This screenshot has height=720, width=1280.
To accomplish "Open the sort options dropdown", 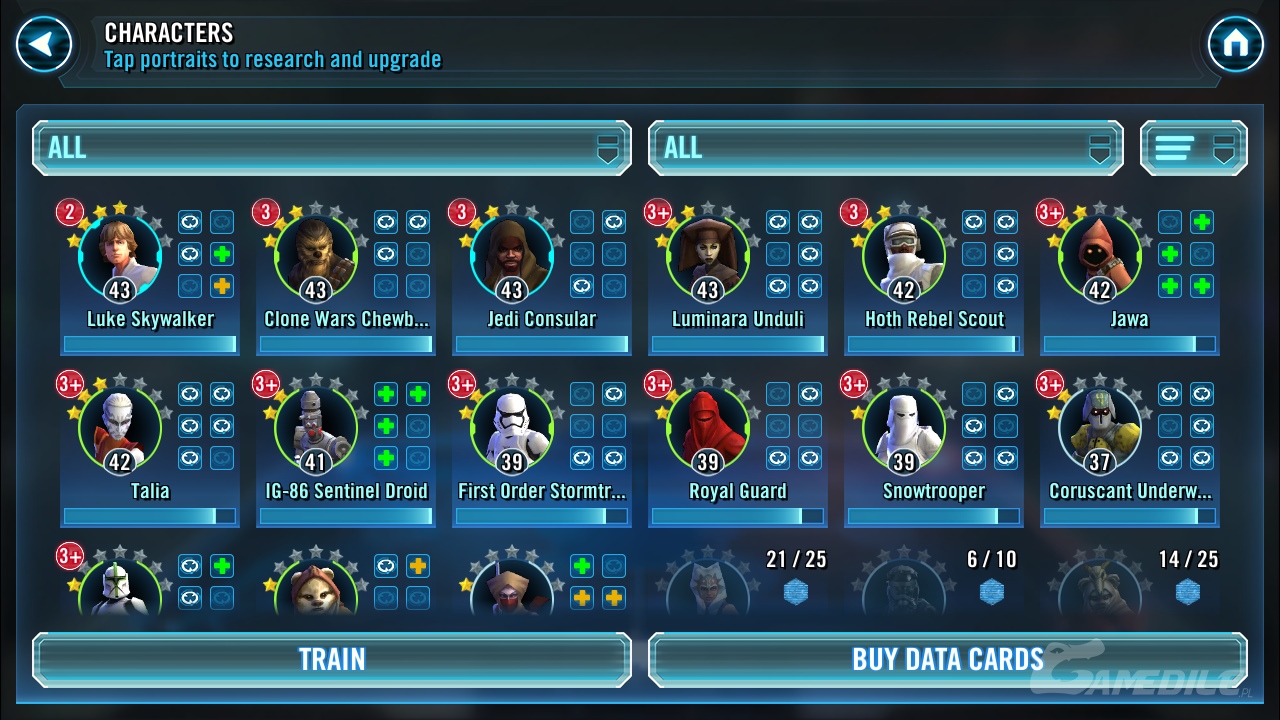I will [1194, 148].
